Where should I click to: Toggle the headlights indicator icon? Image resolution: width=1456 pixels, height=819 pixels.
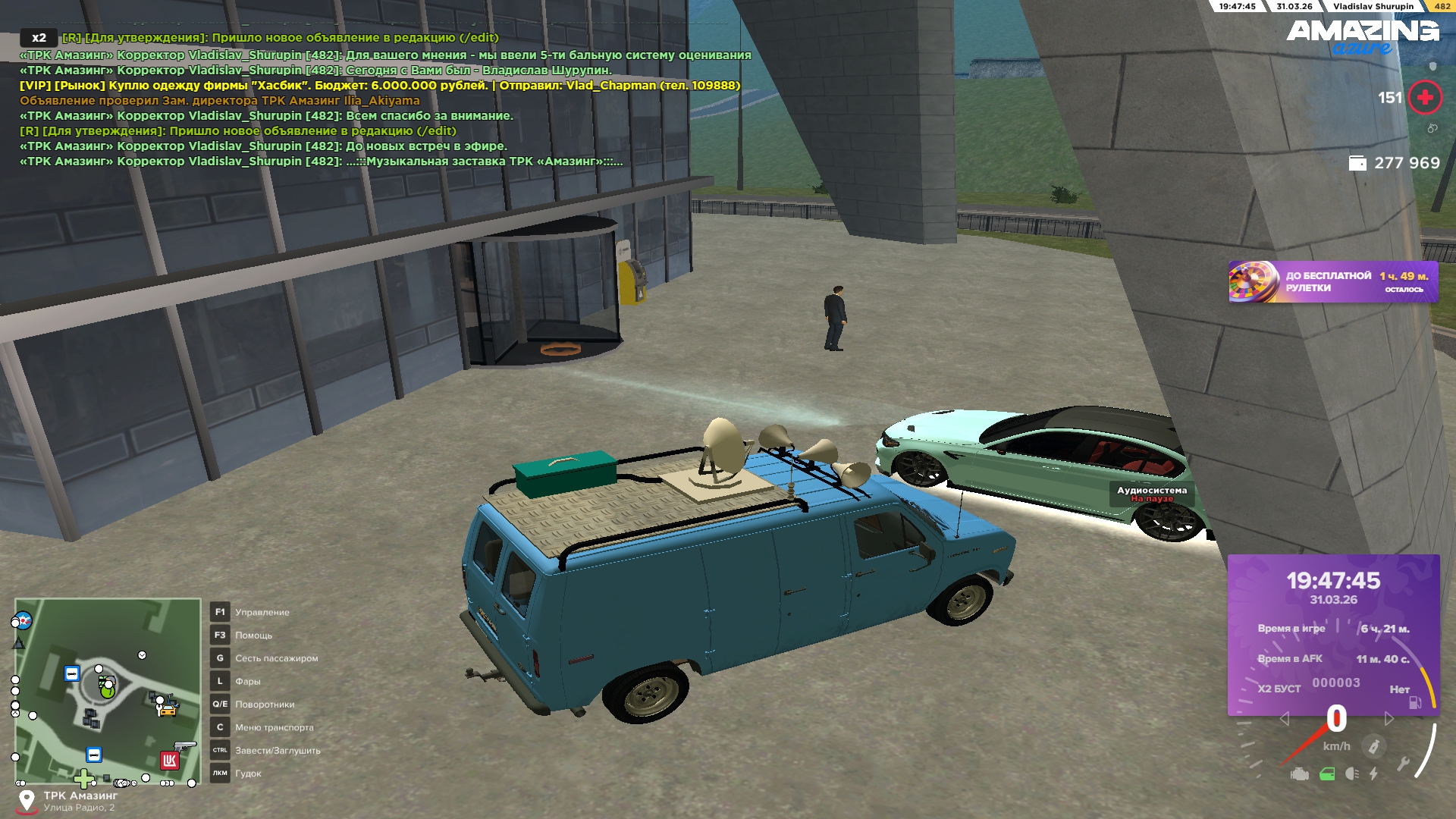tap(1351, 774)
